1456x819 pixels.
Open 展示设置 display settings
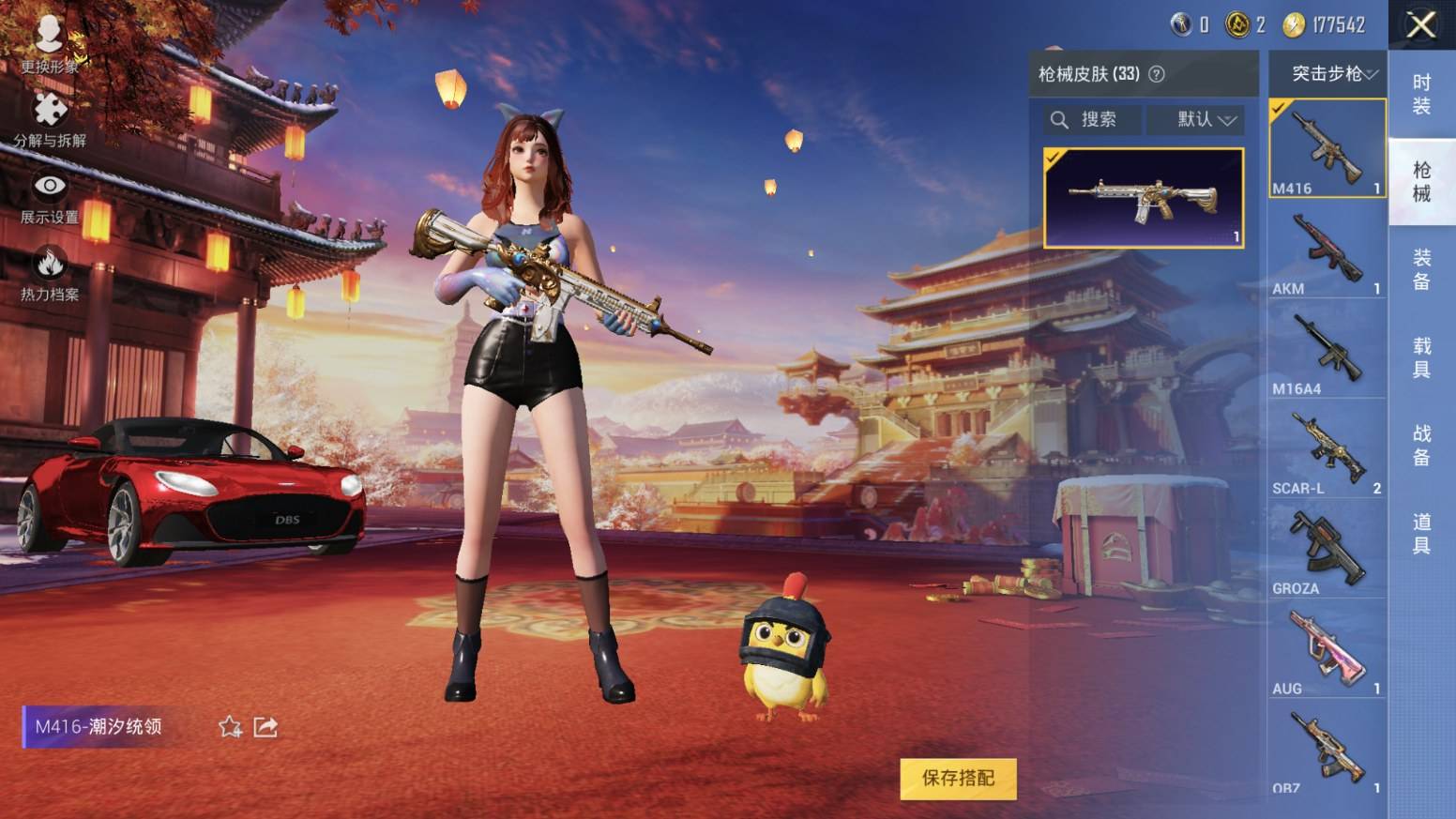[50, 198]
